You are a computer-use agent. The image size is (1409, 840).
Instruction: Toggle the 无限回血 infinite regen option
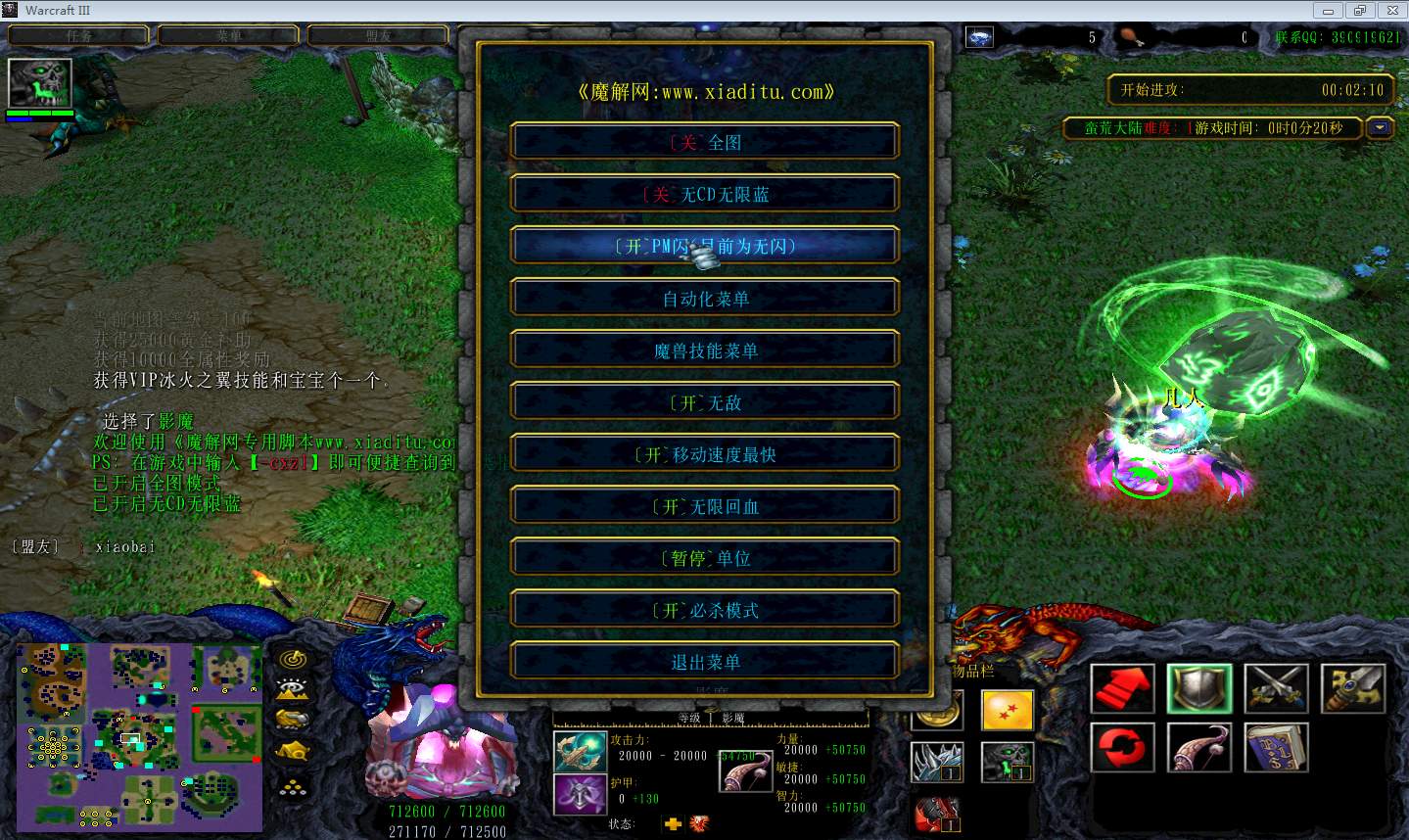[704, 505]
